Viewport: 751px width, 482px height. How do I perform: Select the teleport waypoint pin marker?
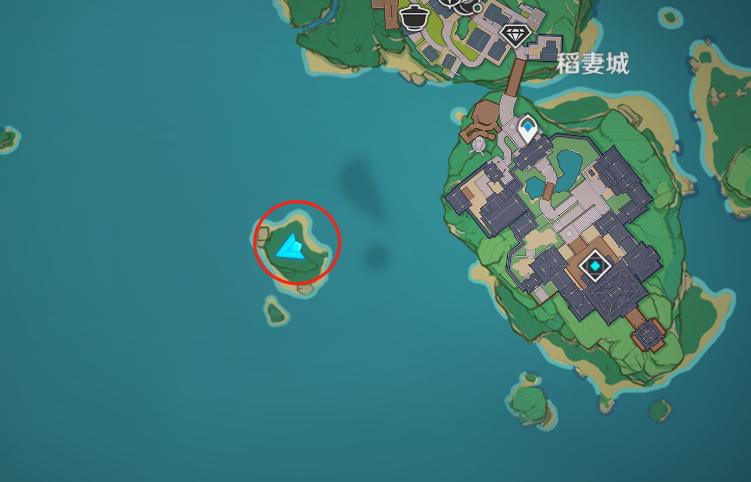[527, 127]
